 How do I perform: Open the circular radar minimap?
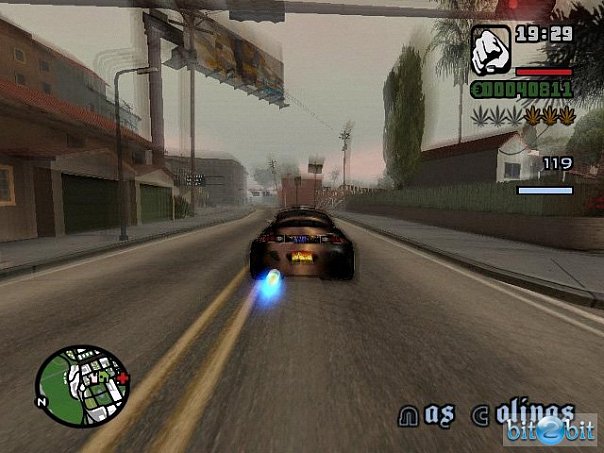click(x=80, y=387)
